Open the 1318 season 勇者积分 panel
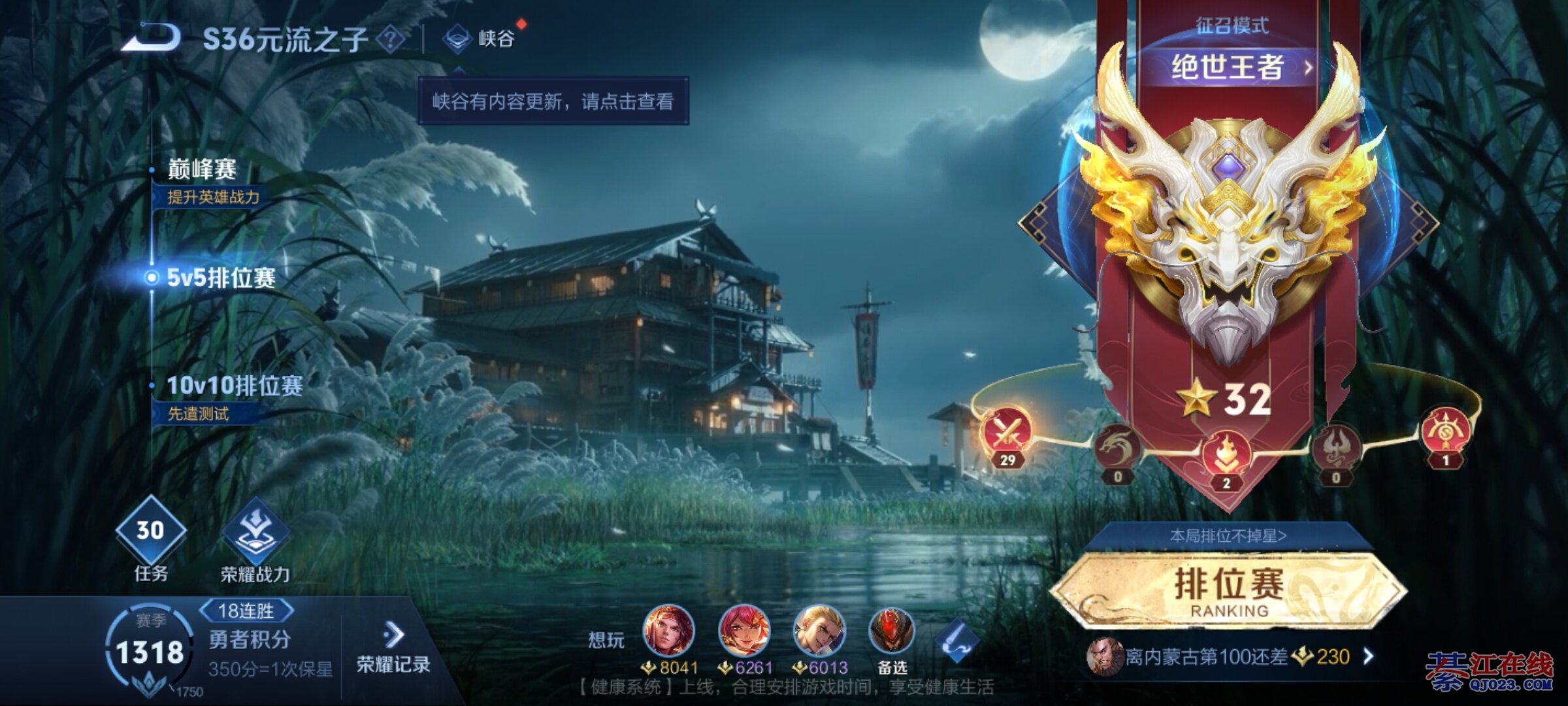The image size is (1568, 706). (x=150, y=652)
